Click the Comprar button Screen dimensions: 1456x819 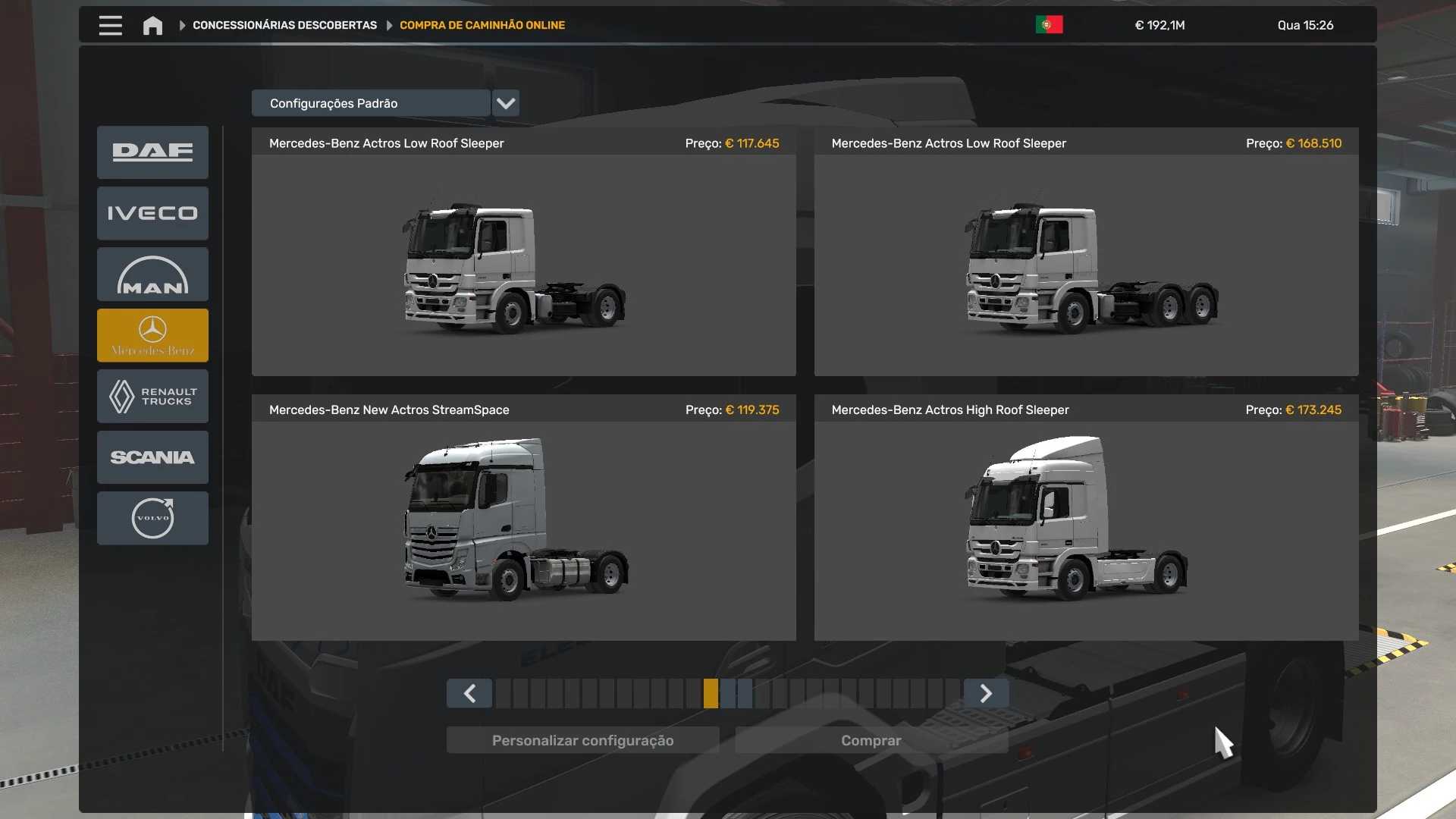coord(871,740)
